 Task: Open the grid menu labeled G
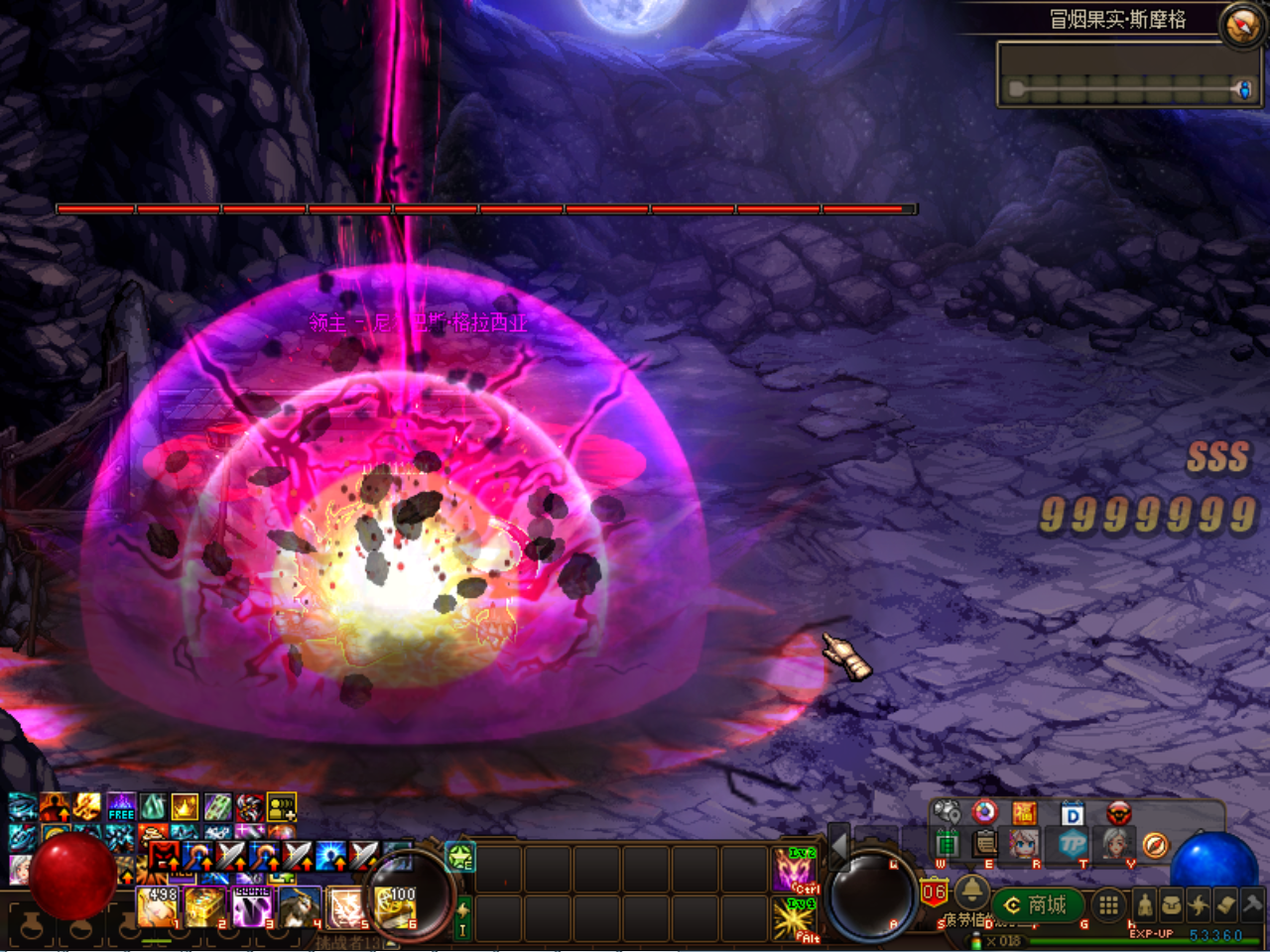[1107, 904]
